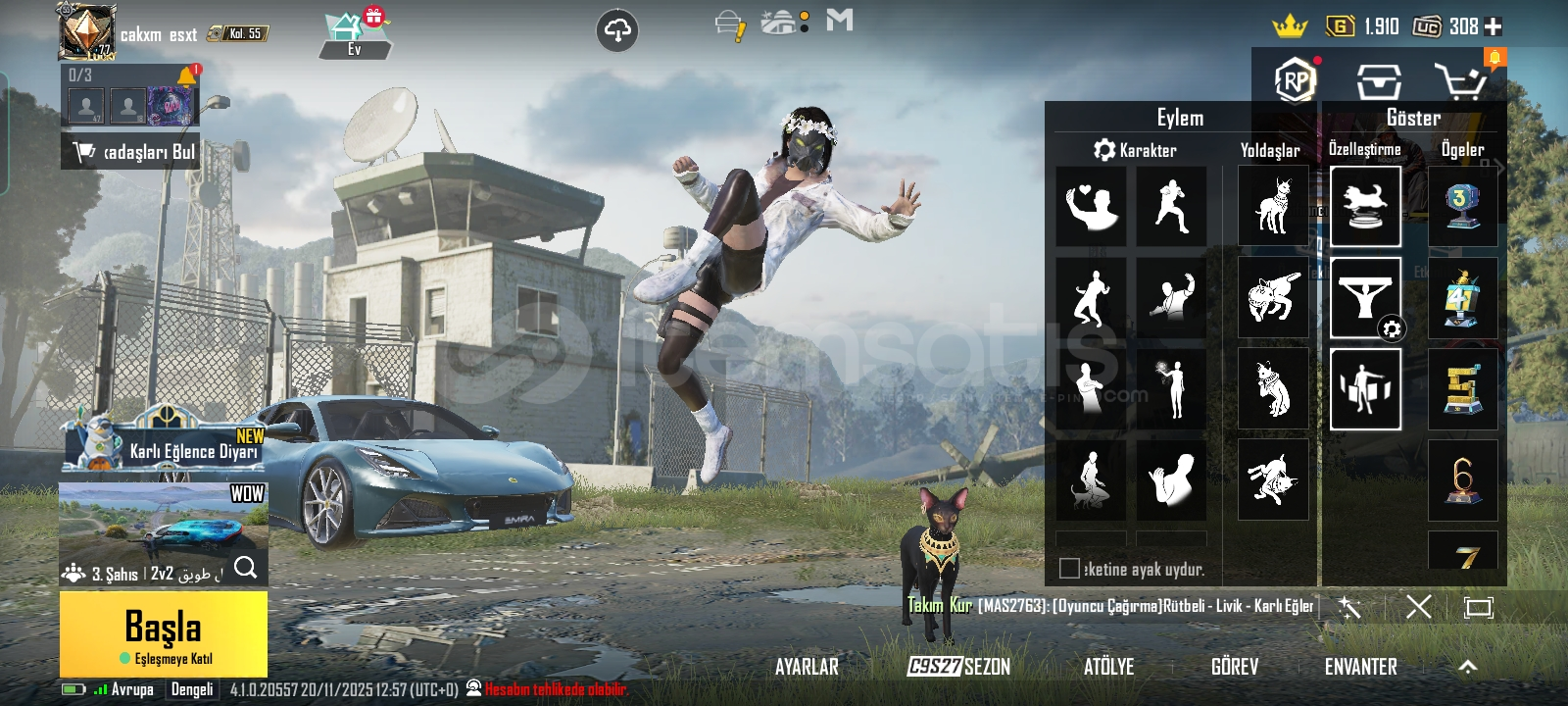Image resolution: width=1568 pixels, height=706 pixels.
Task: Select the Karakter emote tab
Action: [x=1135, y=150]
